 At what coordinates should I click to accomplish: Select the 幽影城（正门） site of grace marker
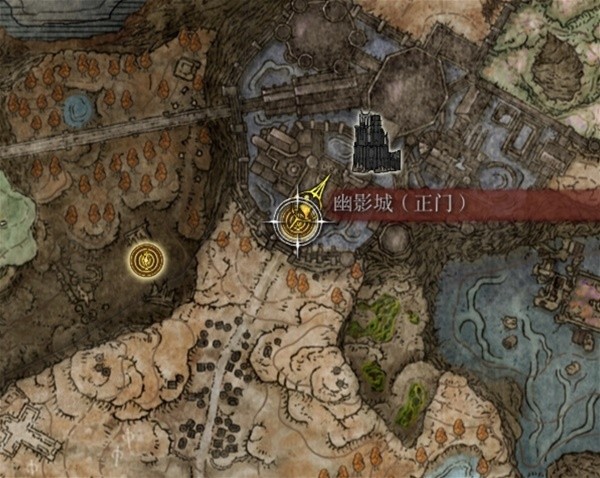(x=297, y=216)
